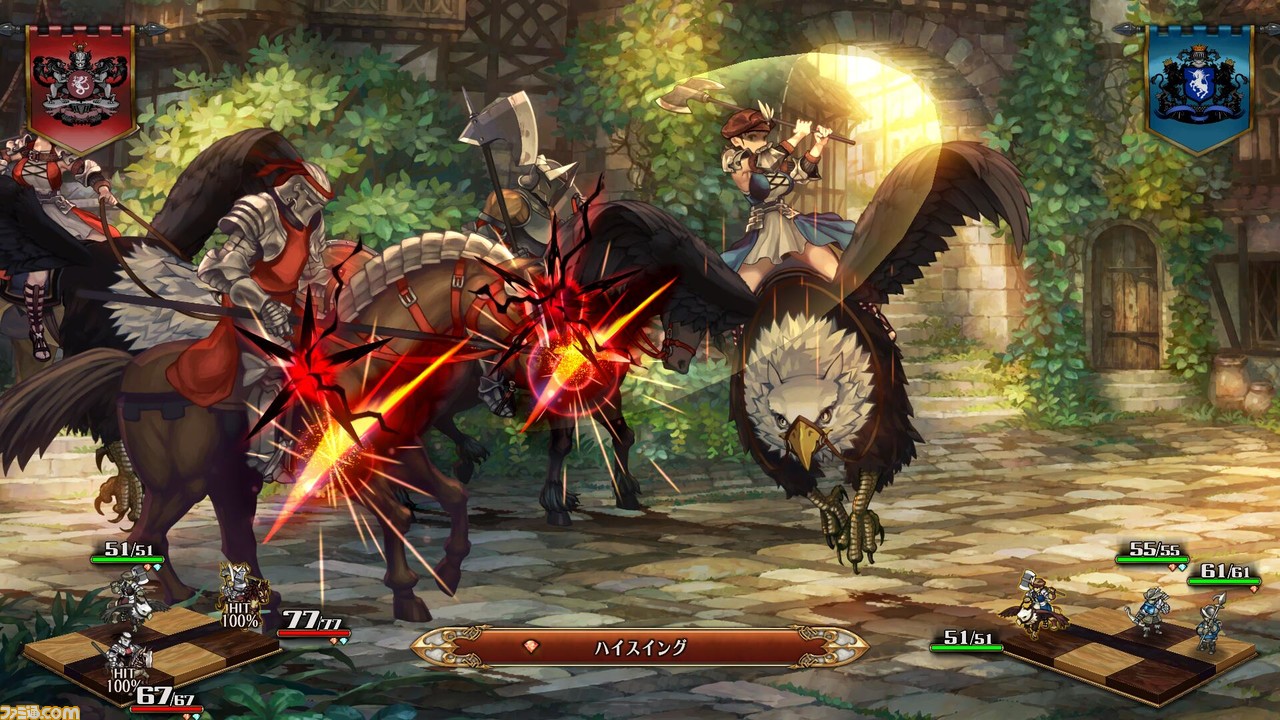
Task: Select the gold-outlined knight on the enemy board
Action: pos(241,587)
